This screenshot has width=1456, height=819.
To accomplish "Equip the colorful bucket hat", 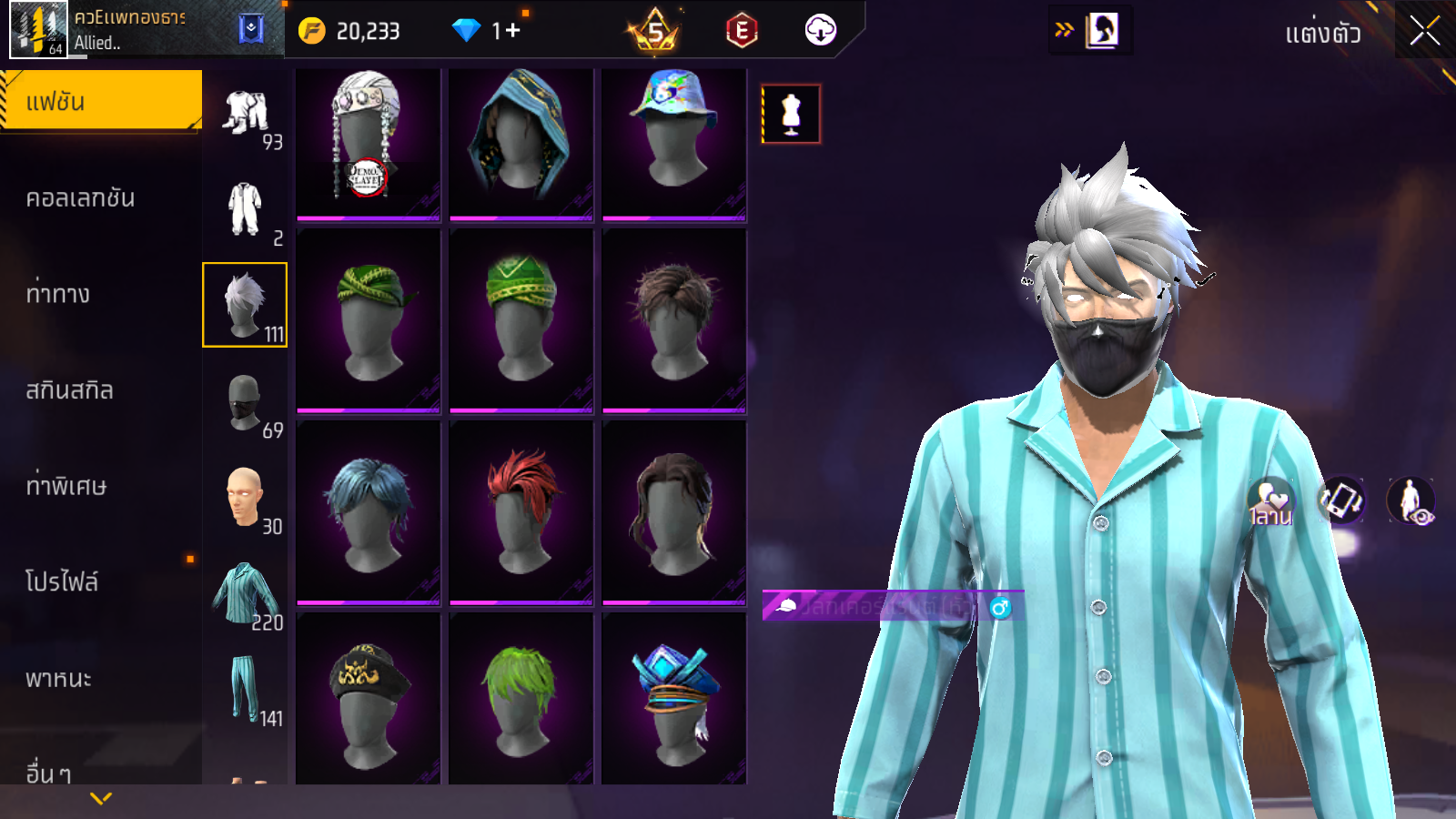I will coord(673,144).
